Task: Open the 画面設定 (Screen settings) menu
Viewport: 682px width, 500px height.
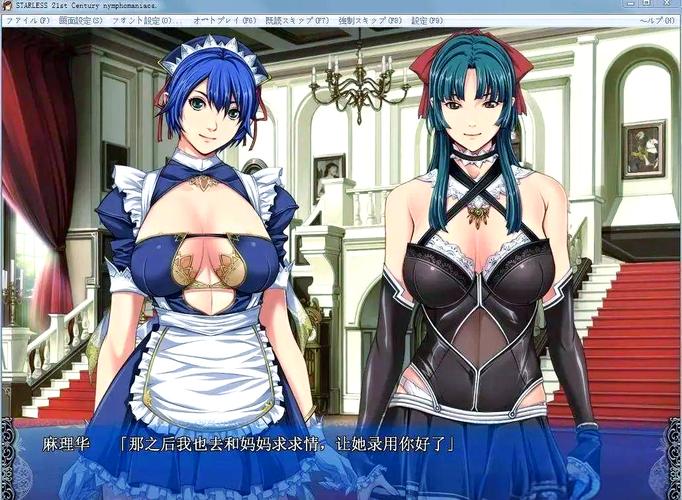Action: 80,20
